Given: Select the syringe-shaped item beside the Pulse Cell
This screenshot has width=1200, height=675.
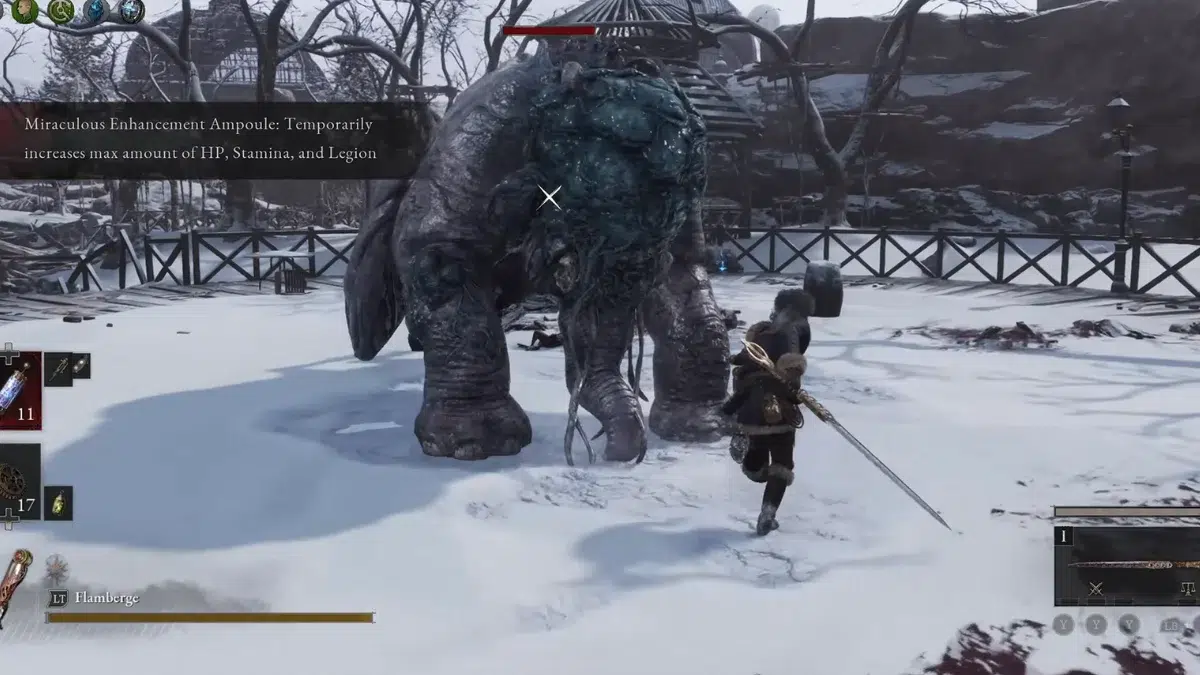Looking at the screenshot, I should pos(57,368).
